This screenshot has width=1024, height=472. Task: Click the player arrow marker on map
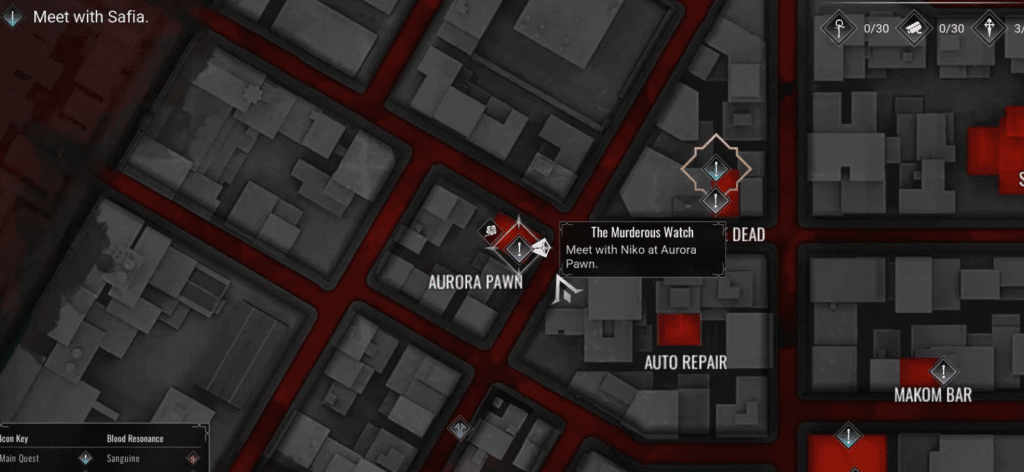pos(570,291)
